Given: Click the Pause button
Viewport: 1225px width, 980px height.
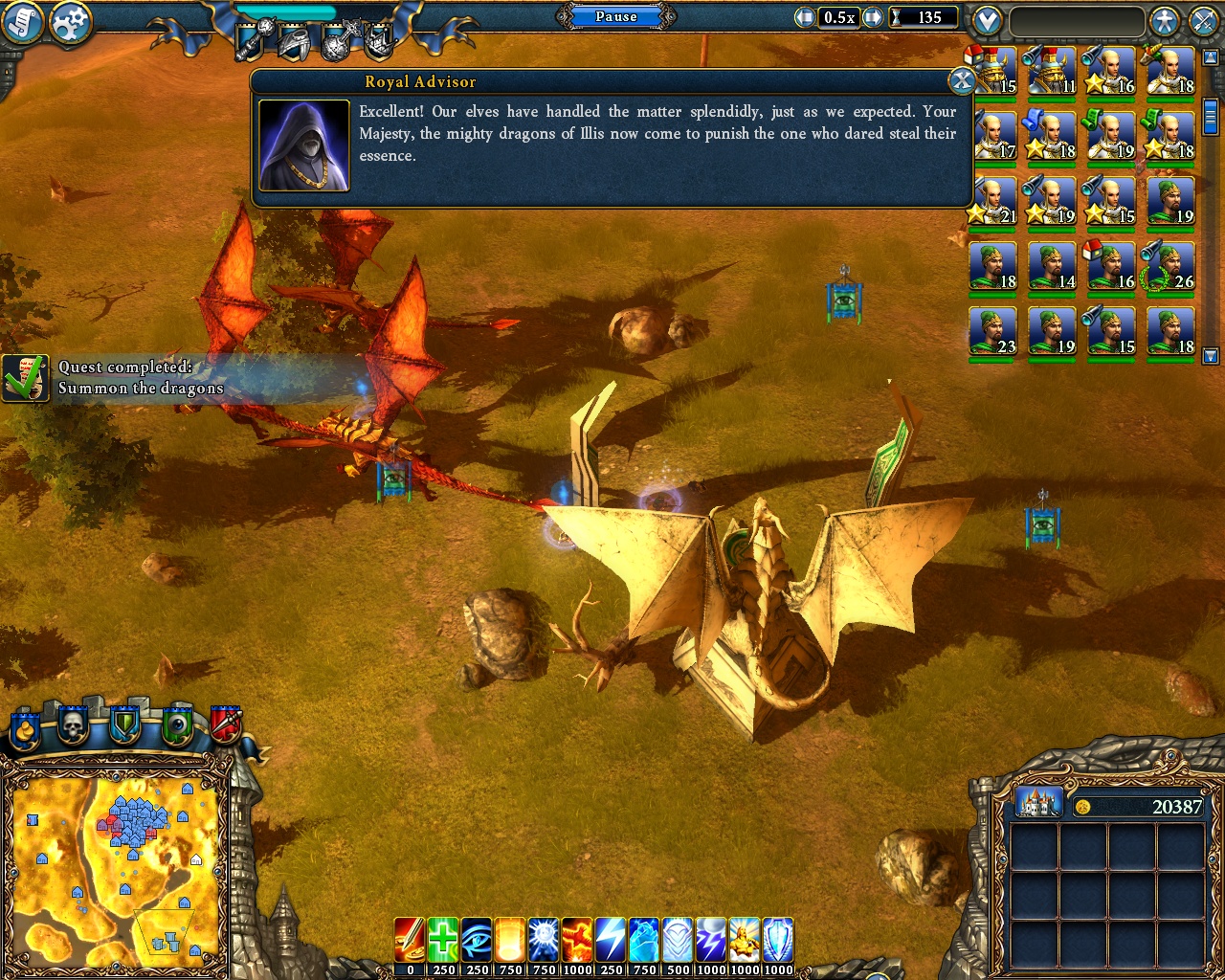Looking at the screenshot, I should point(616,16).
